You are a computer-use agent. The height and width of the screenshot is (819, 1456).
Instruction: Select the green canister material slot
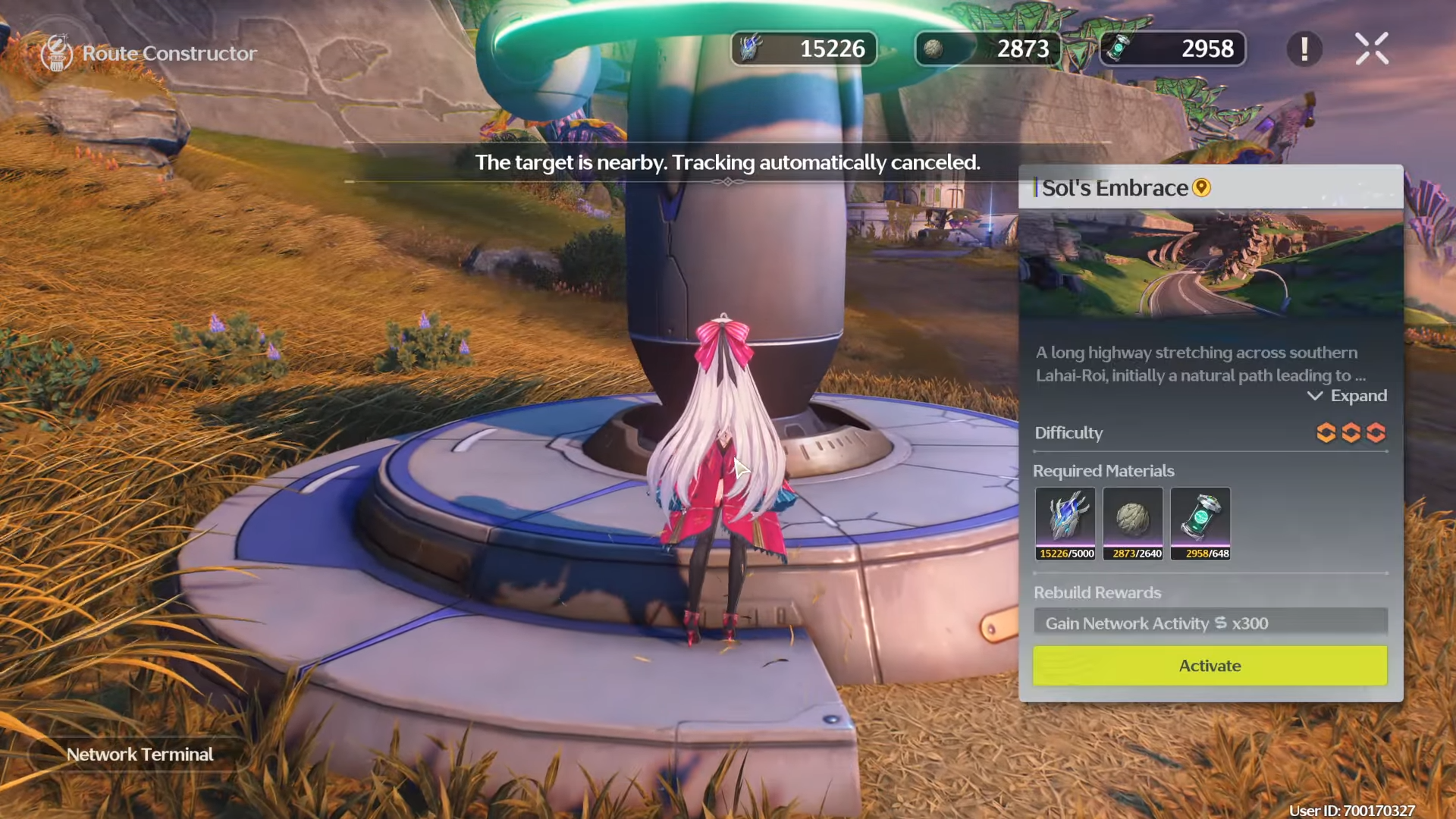[1200, 524]
